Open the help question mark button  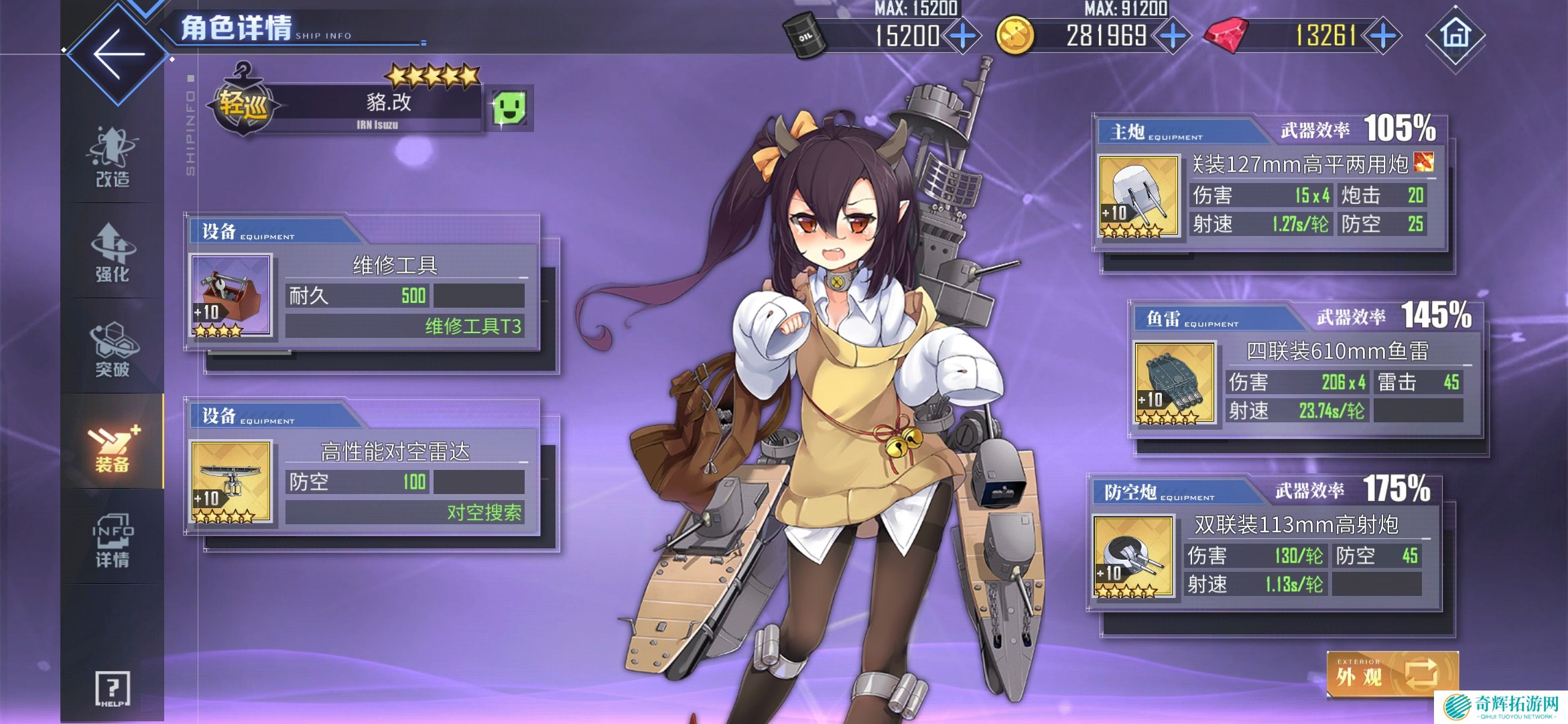(113, 688)
